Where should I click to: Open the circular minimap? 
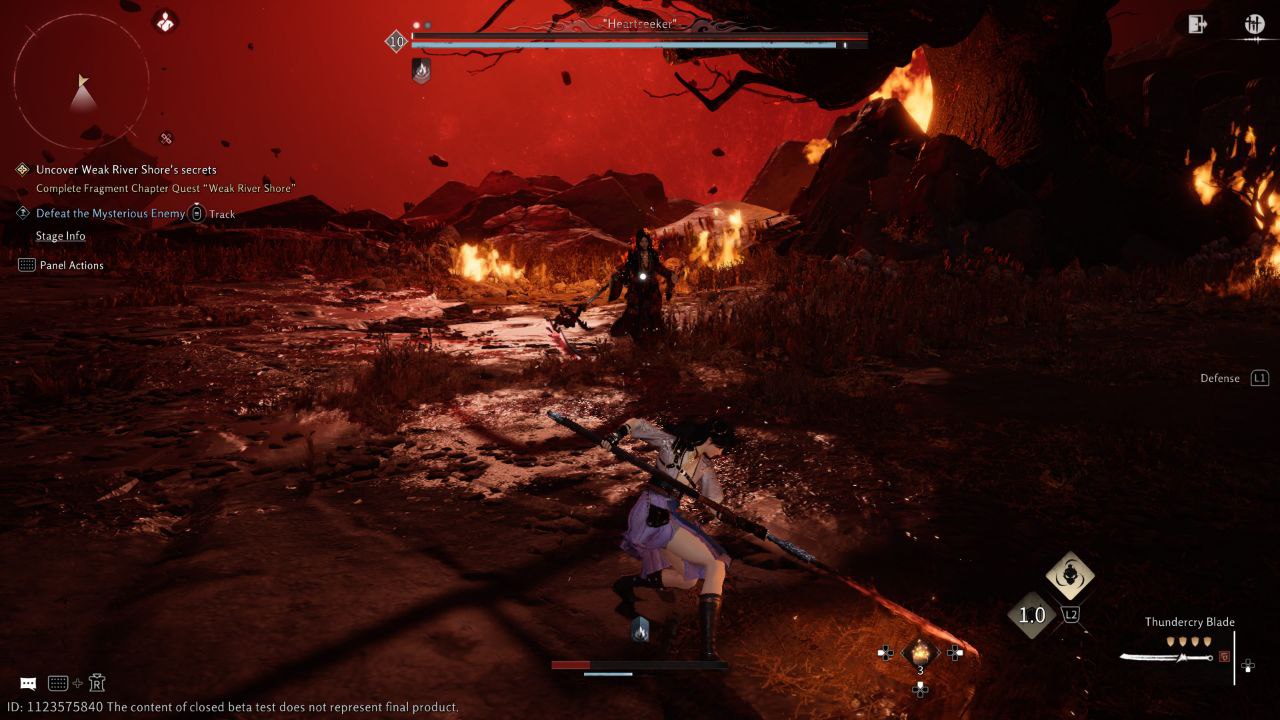pyautogui.click(x=82, y=82)
